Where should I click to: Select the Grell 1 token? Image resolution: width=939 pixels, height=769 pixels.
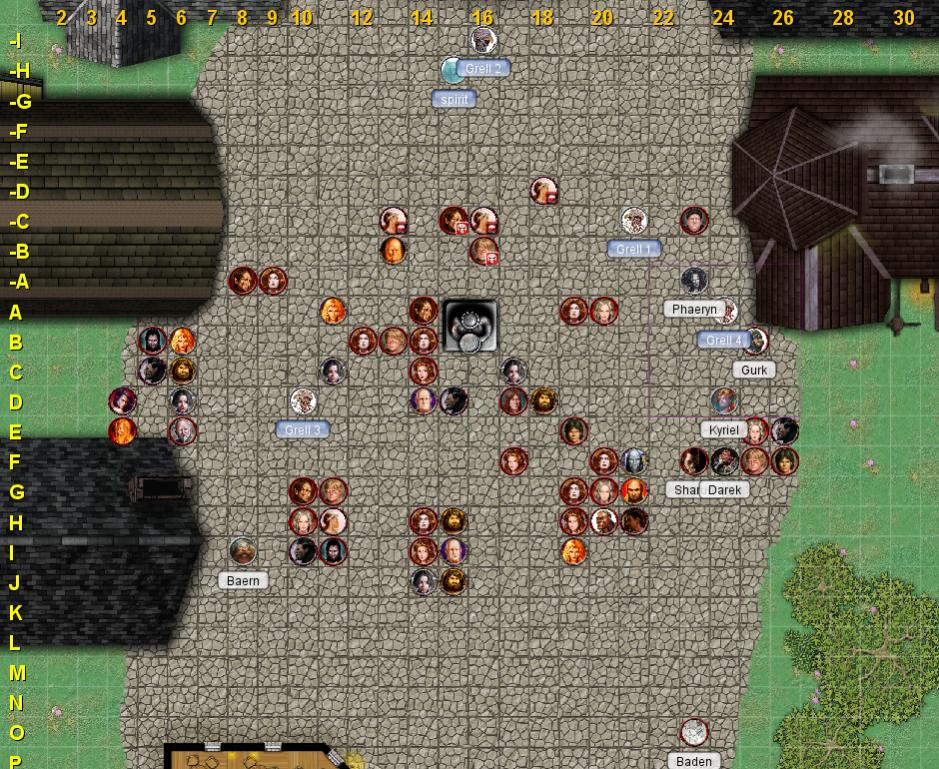pos(633,221)
